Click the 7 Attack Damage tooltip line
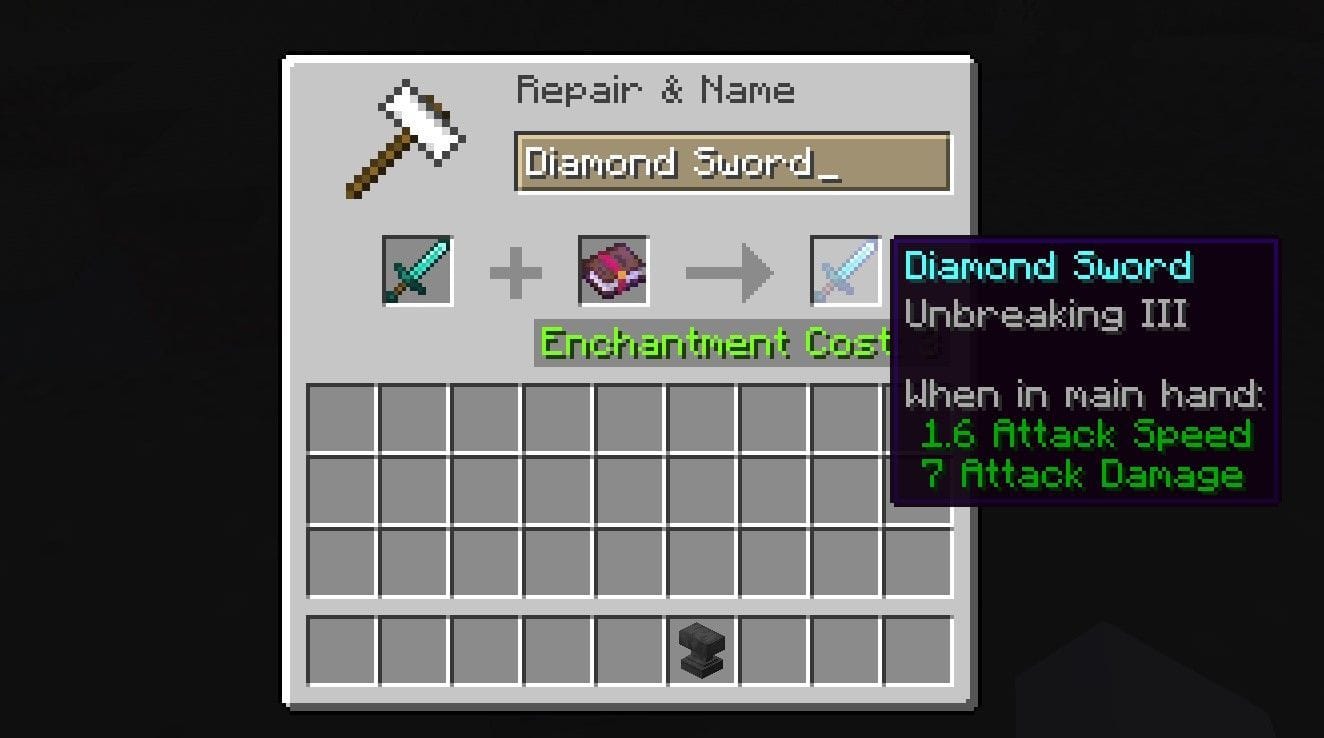Screen dimensions: 1324x738 coord(1085,474)
